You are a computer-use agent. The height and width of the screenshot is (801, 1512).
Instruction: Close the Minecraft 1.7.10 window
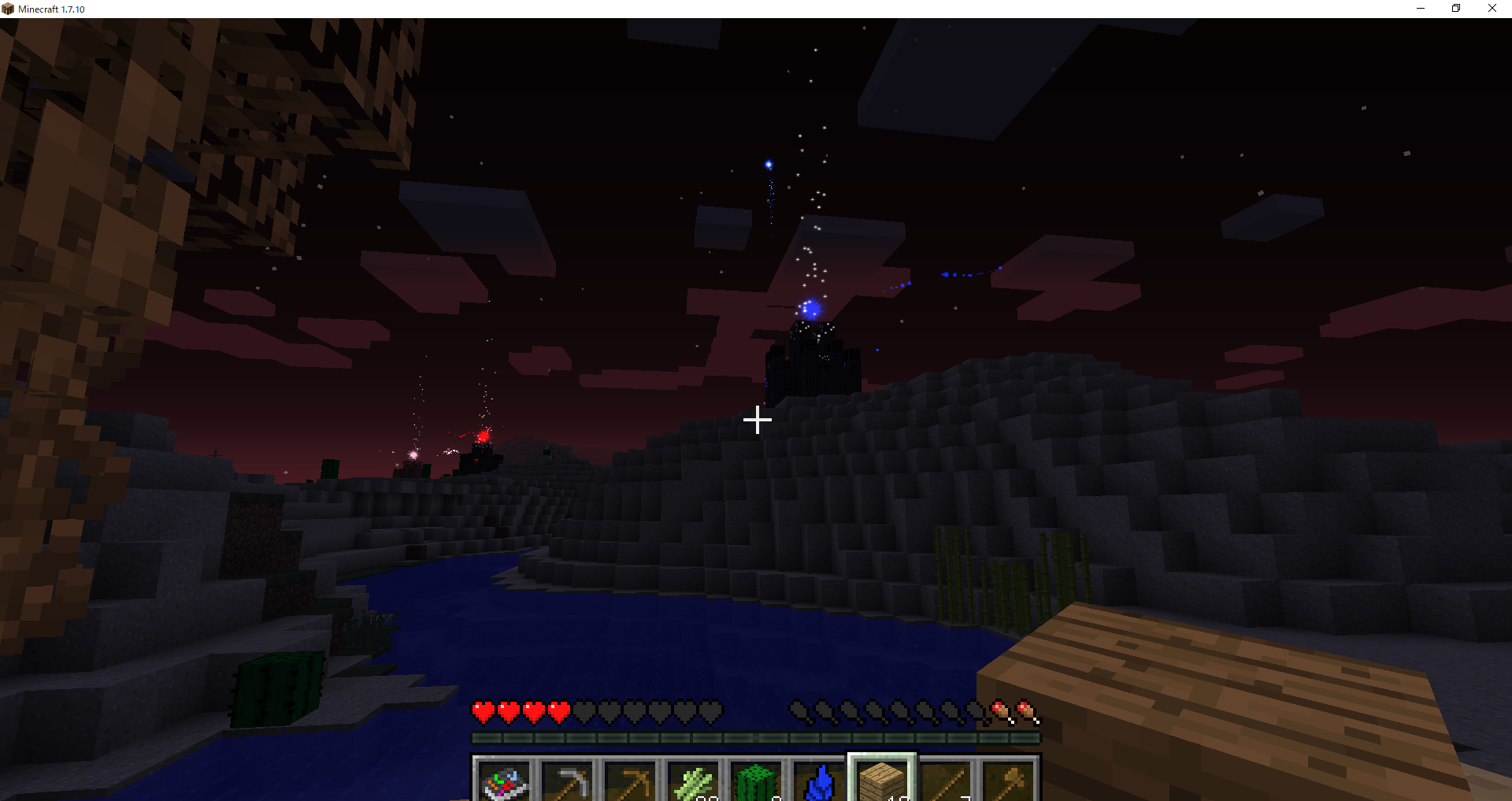[x=1492, y=9]
